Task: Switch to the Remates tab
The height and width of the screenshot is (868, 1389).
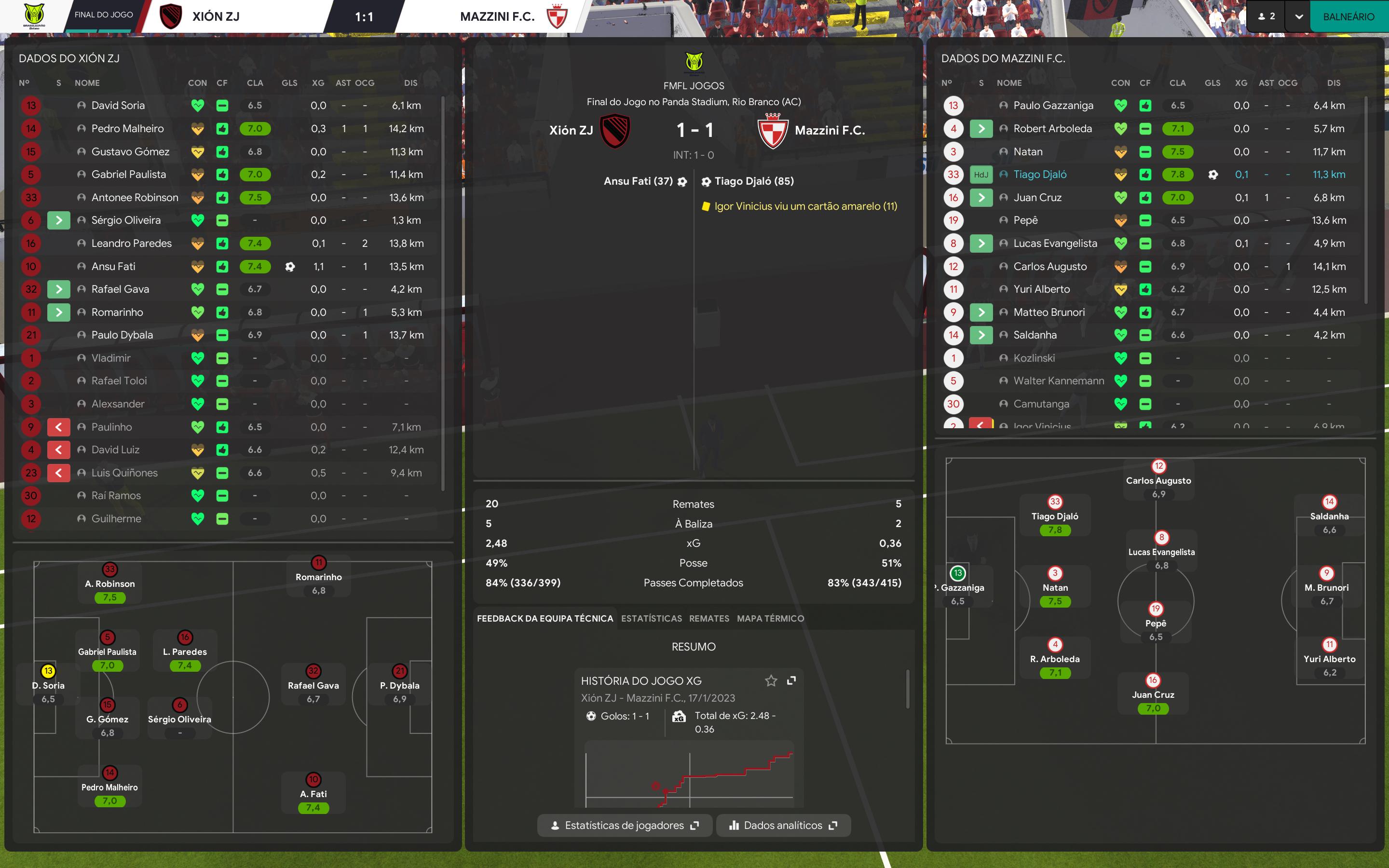Action: click(x=709, y=618)
